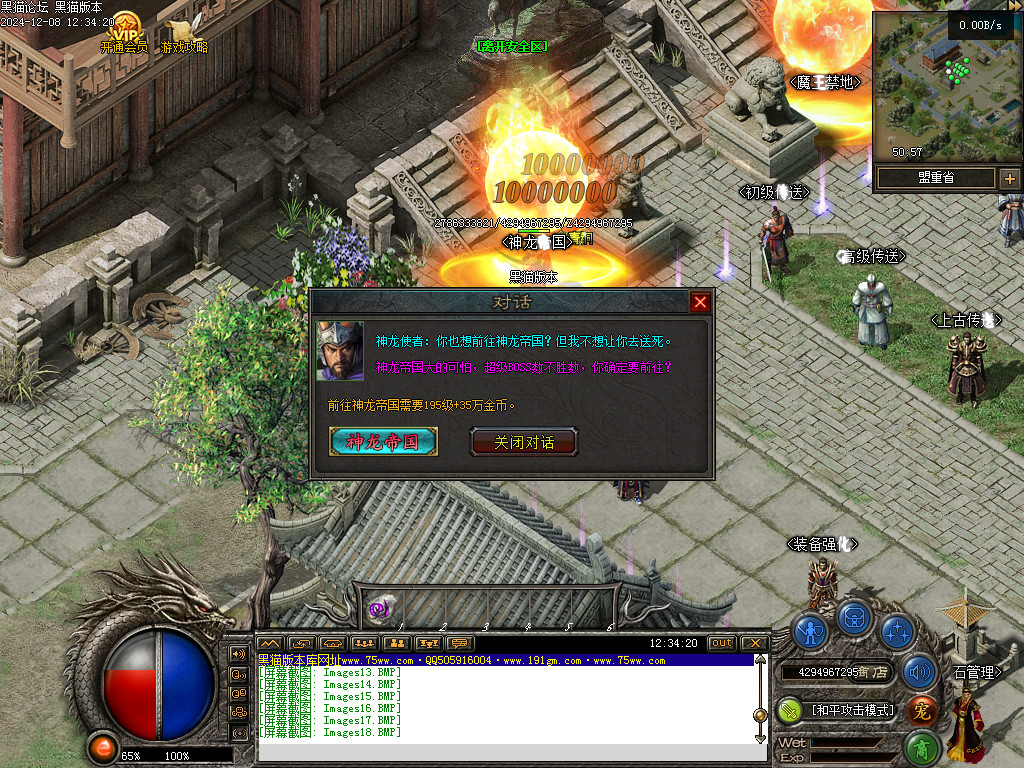1024x768 pixels.
Task: Open the VIP 开通会员 icon
Action: pos(125,28)
